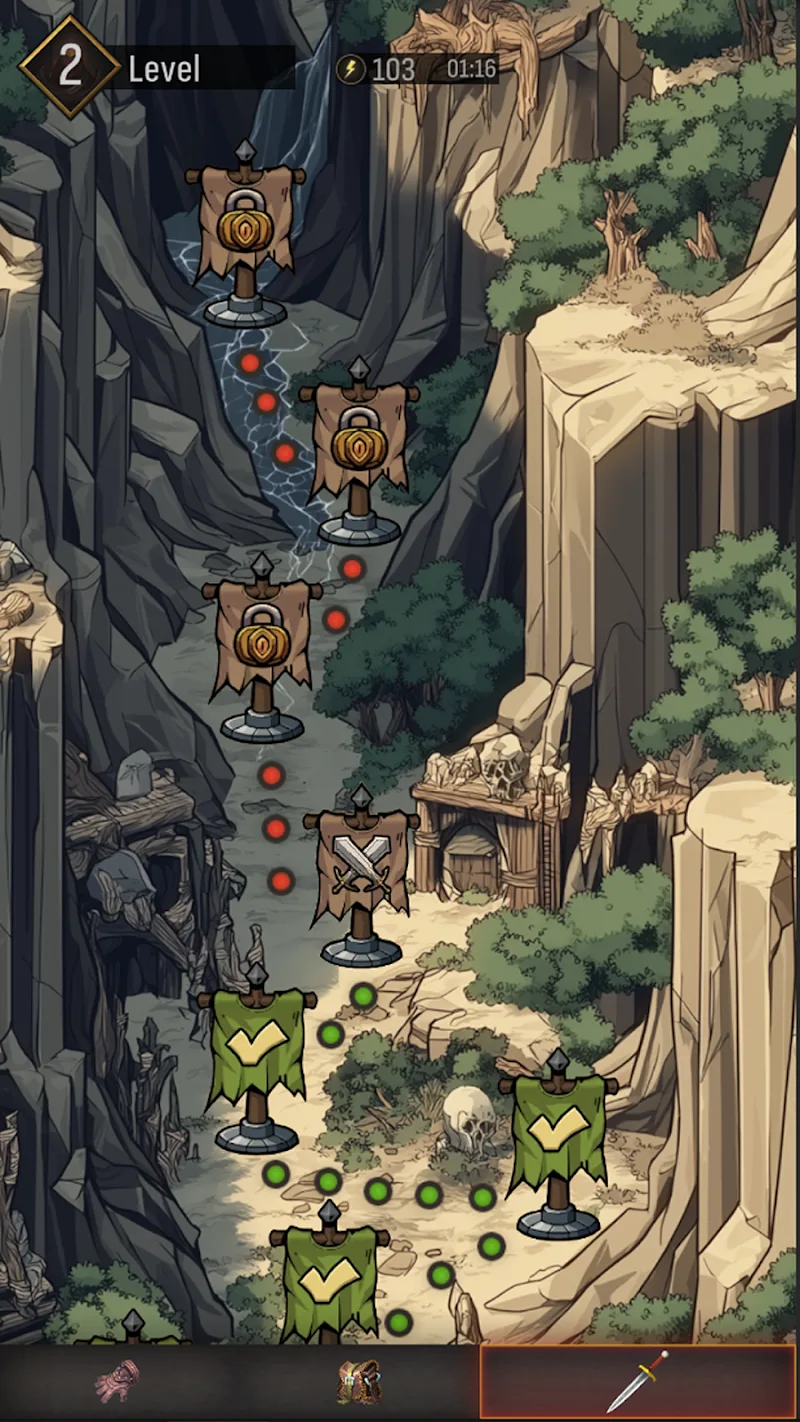Open the gauntlet glove tab
Viewport: 800px width, 1422px height.
click(116, 1381)
